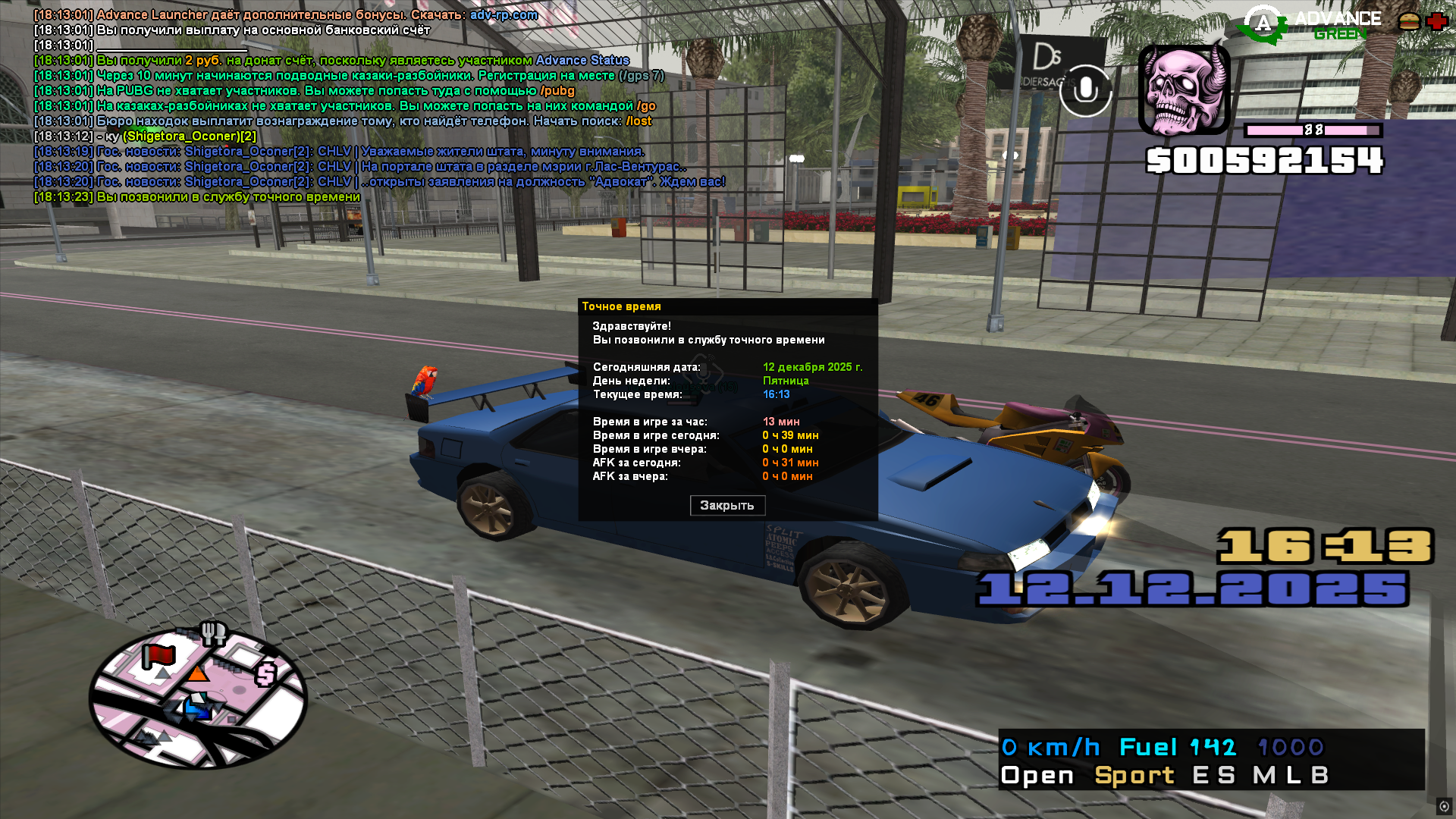Viewport: 1456px width, 819px height.
Task: Click the dollar marker on the minimap
Action: 266,673
